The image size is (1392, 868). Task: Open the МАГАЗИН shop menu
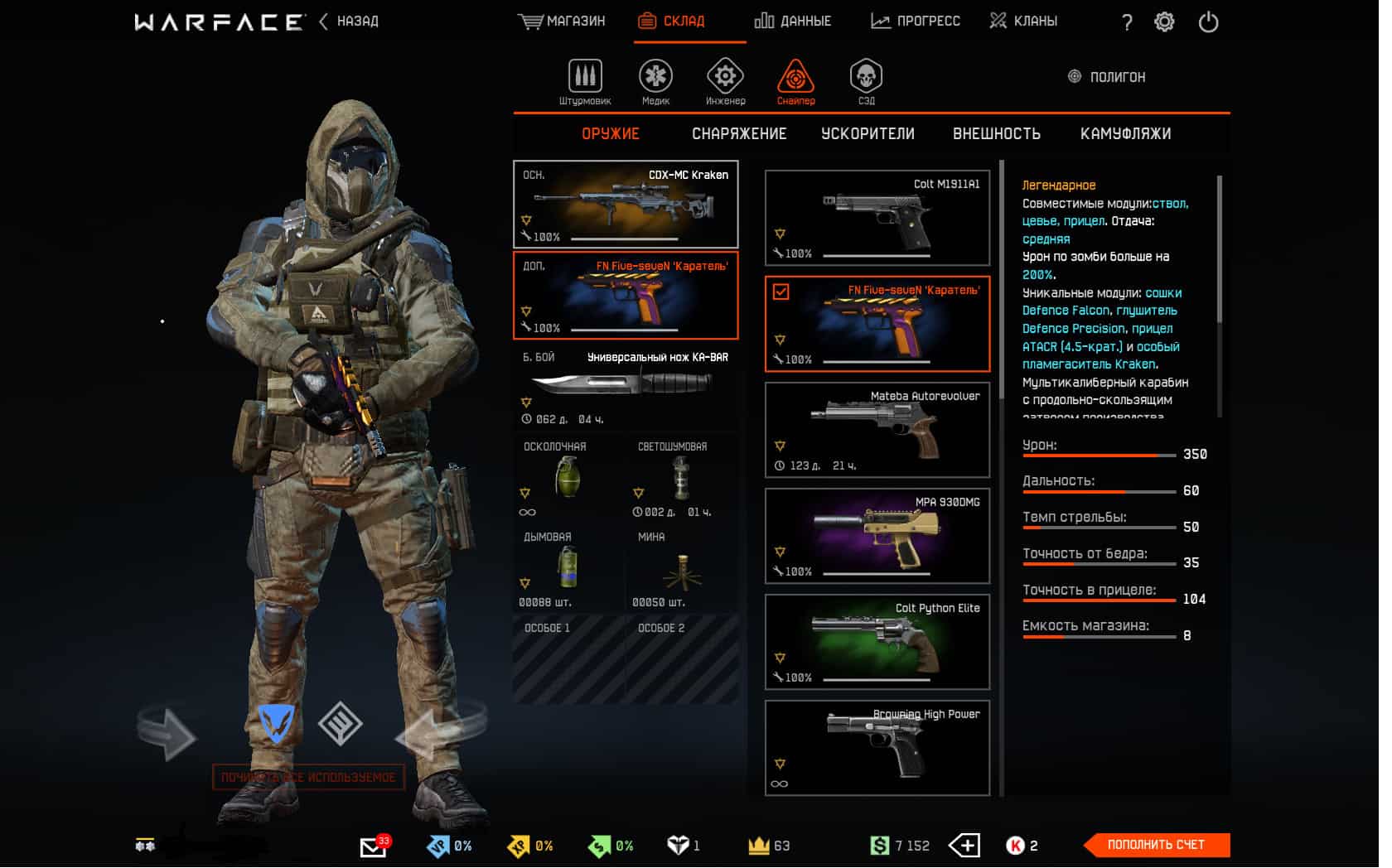(x=562, y=22)
